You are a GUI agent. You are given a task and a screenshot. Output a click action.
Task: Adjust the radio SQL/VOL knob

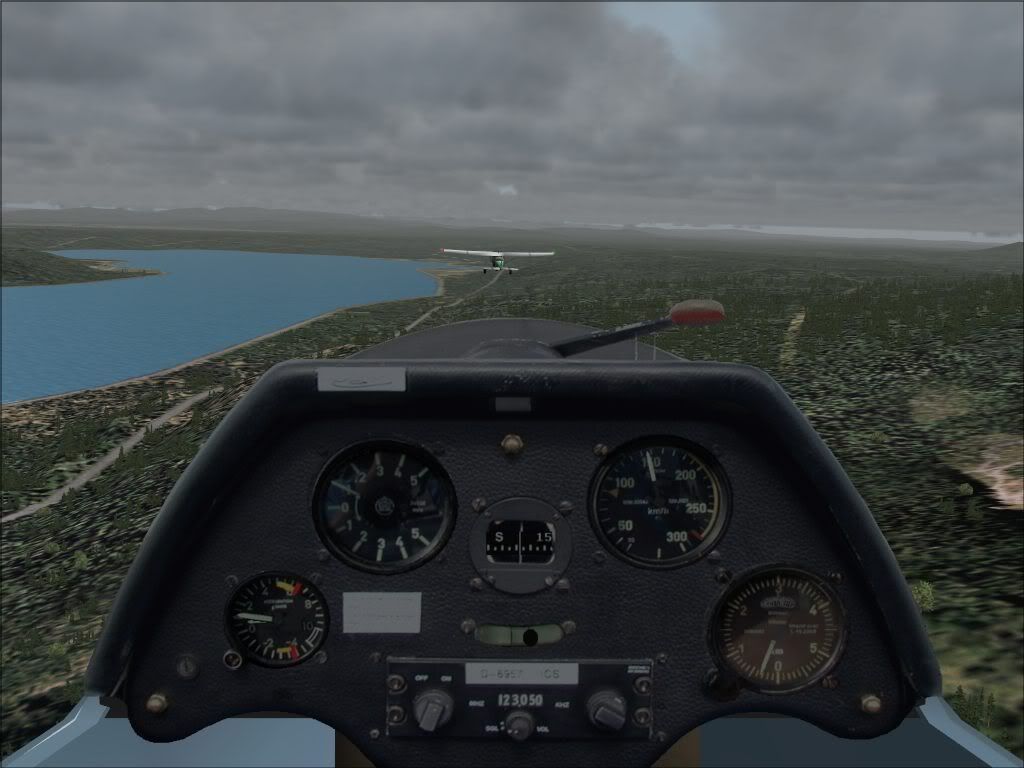[x=519, y=724]
